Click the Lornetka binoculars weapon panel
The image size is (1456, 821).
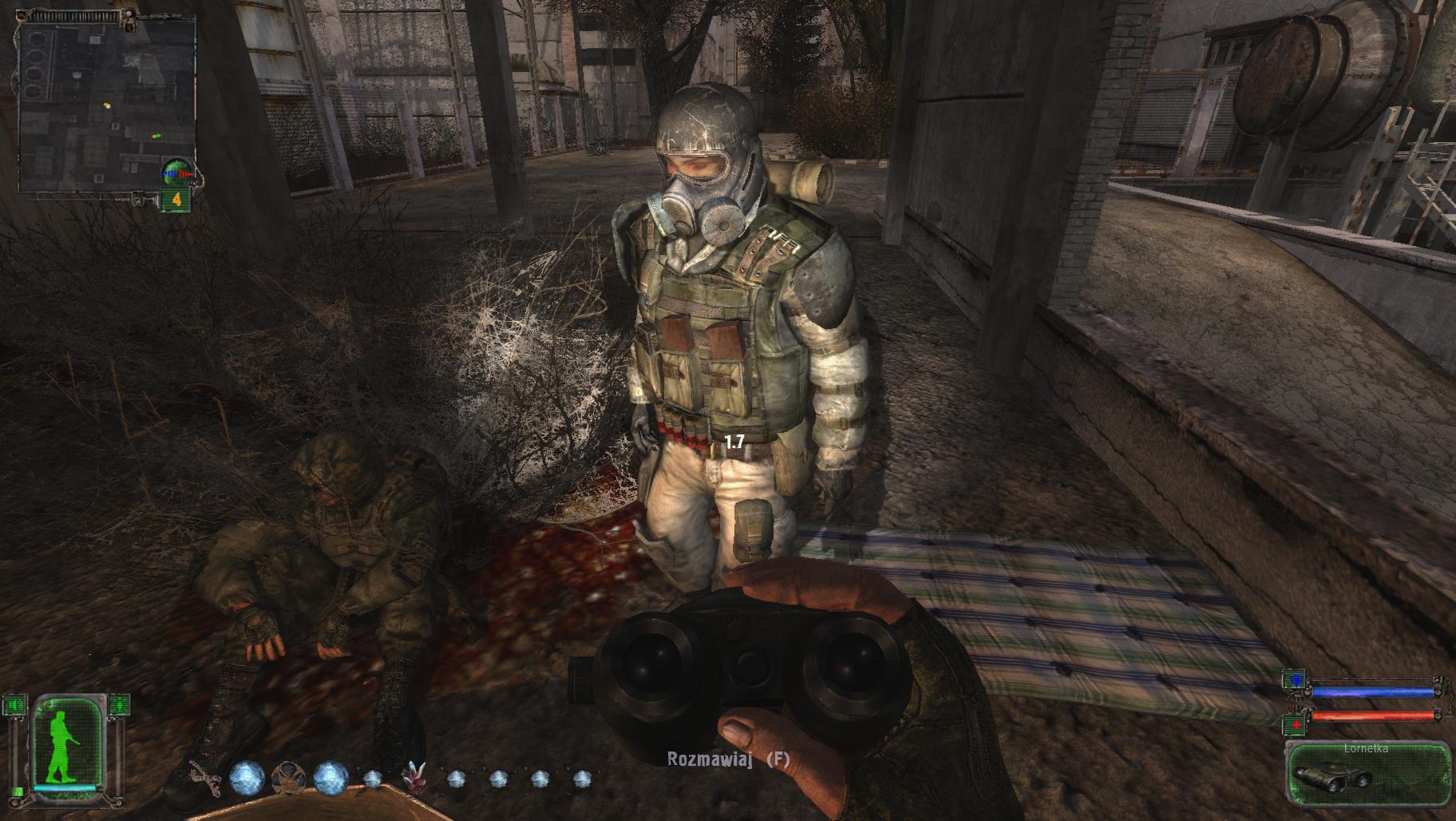(x=1367, y=772)
